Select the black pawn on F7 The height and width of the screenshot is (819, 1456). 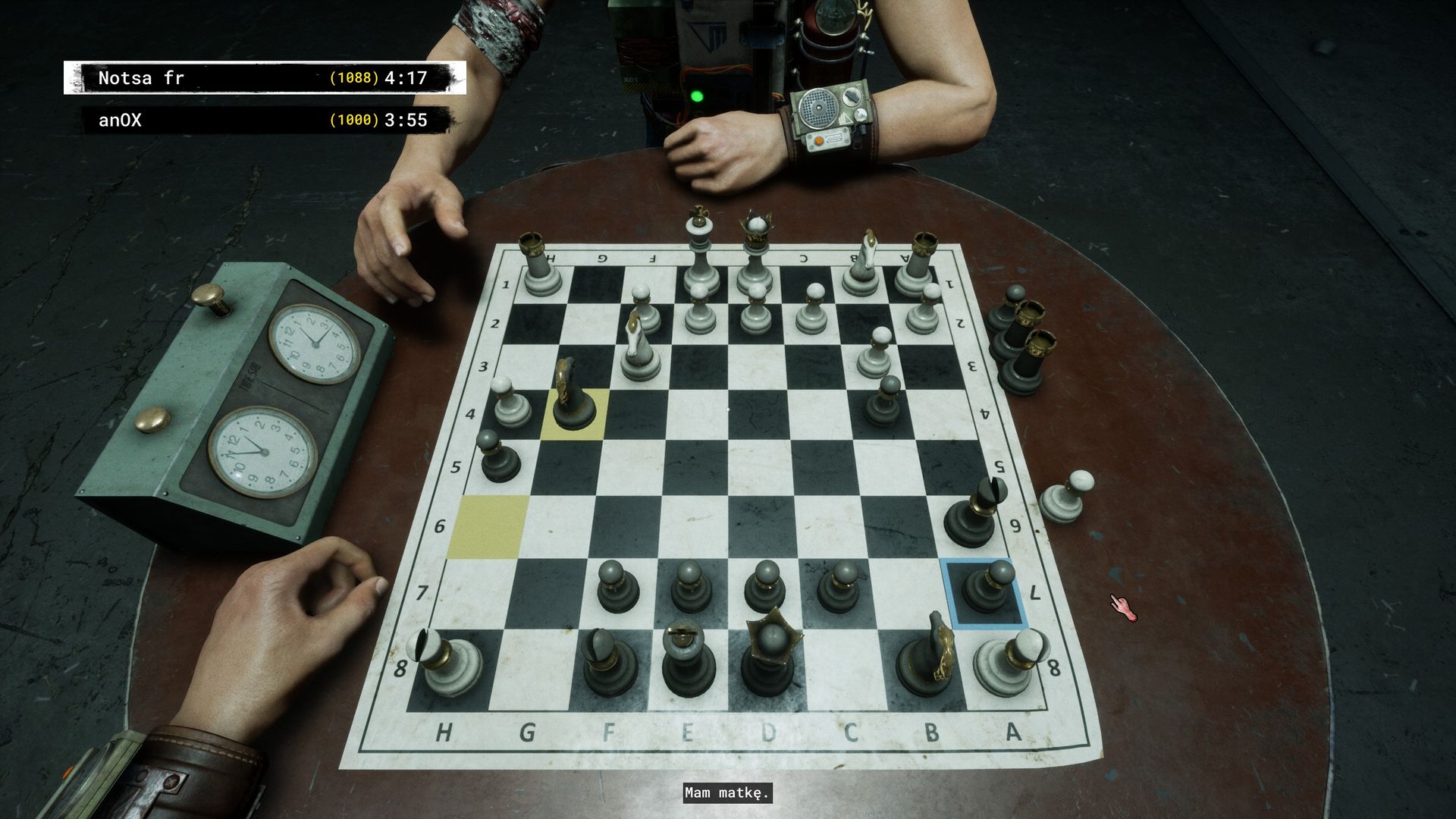617,589
